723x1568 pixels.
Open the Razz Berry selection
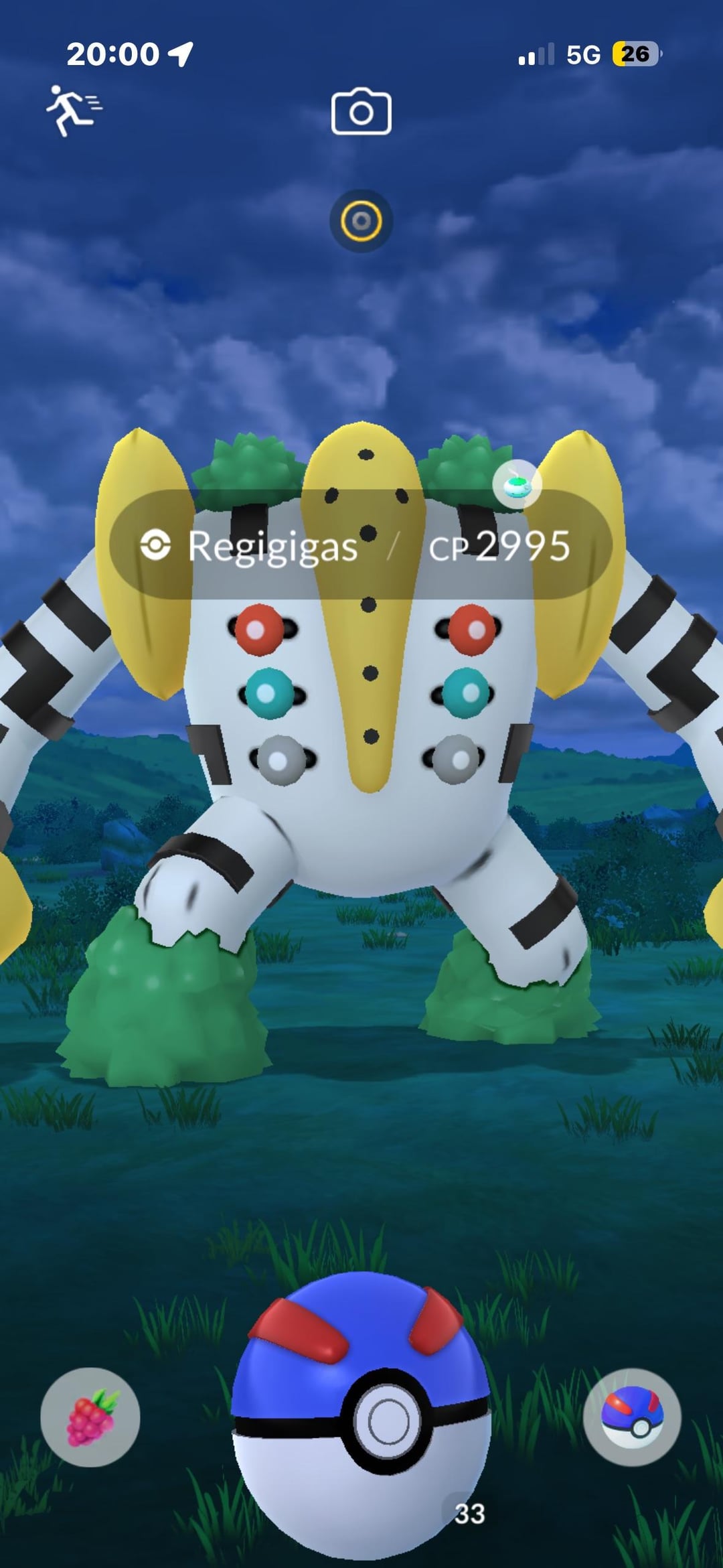[90, 1417]
